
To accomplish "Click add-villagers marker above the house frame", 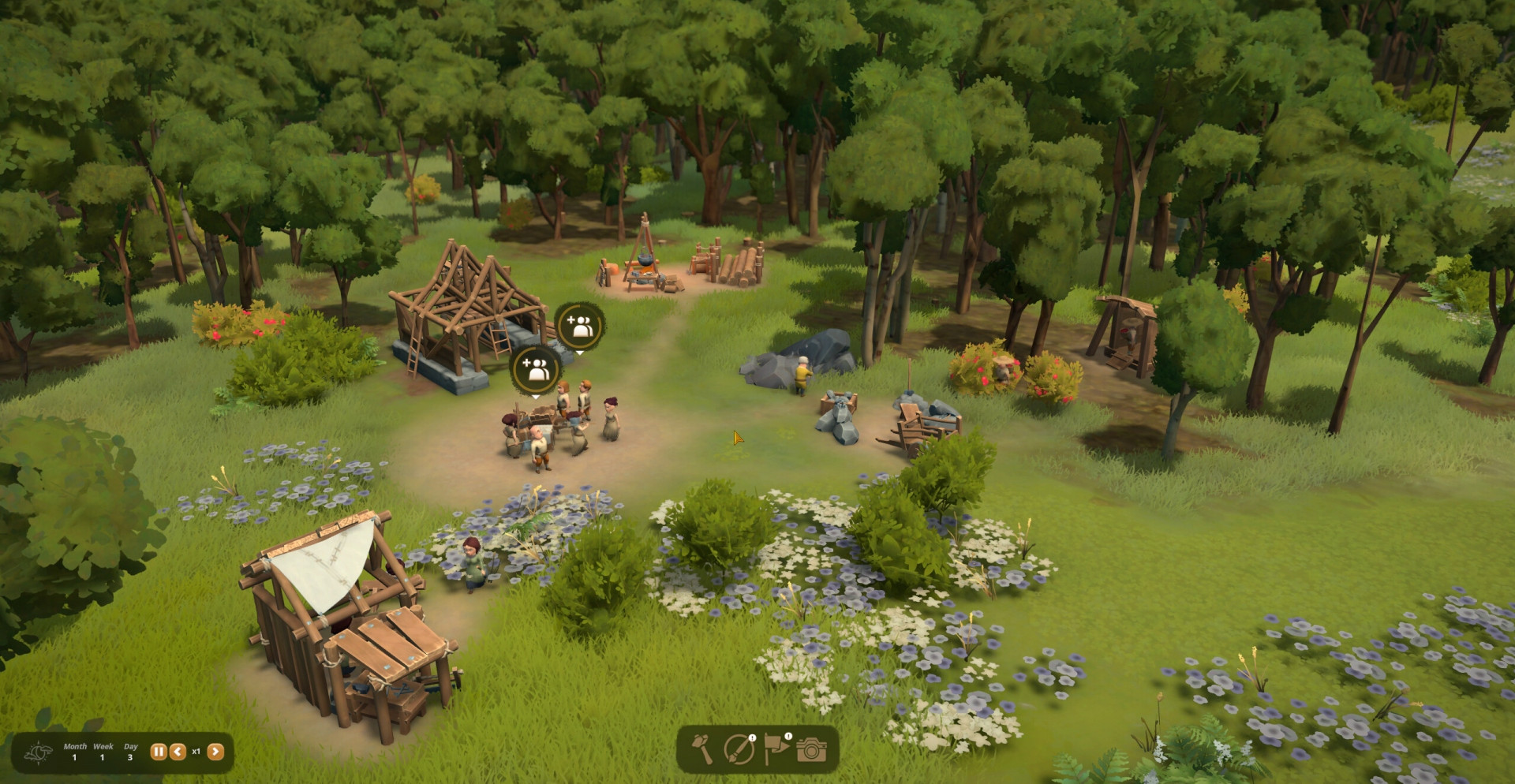I will (x=580, y=326).
